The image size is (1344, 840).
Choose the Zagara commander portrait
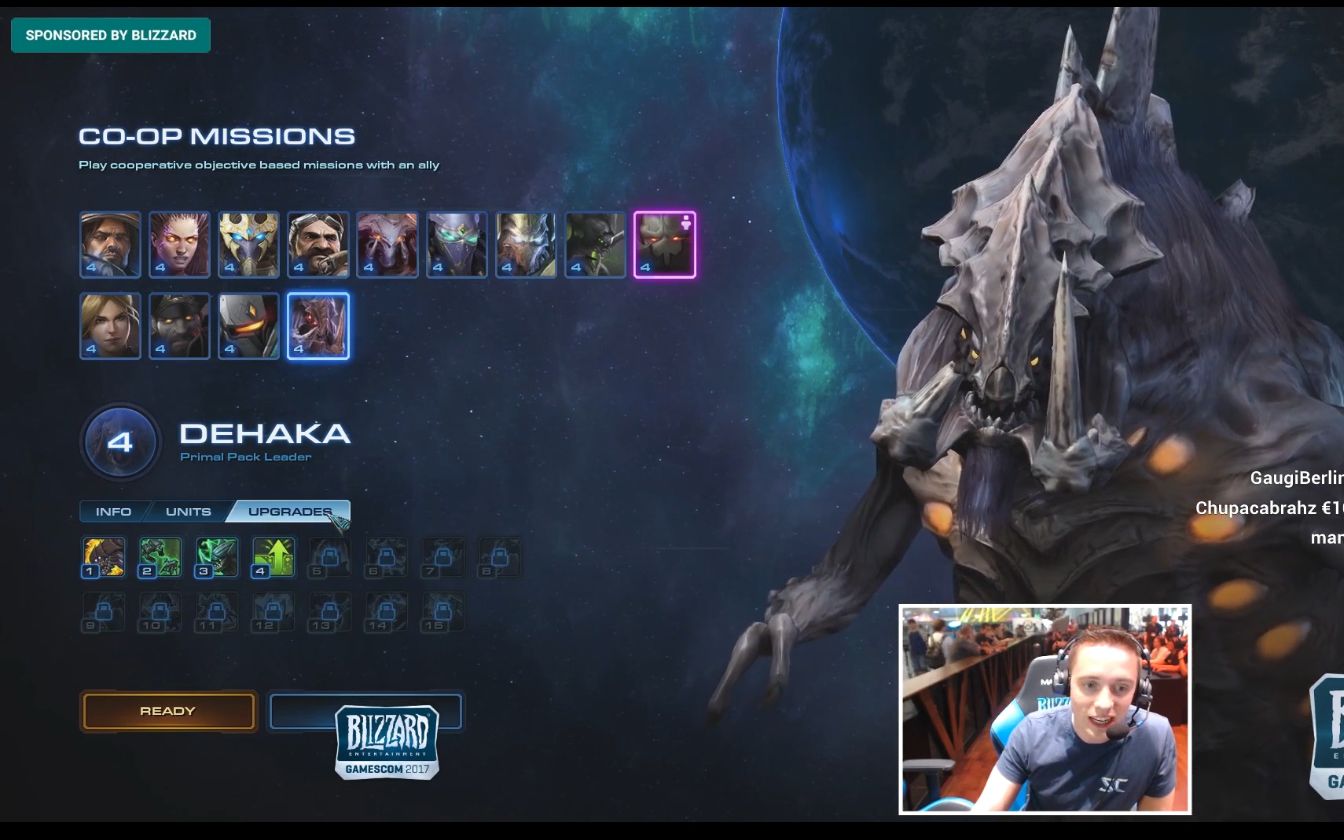387,244
